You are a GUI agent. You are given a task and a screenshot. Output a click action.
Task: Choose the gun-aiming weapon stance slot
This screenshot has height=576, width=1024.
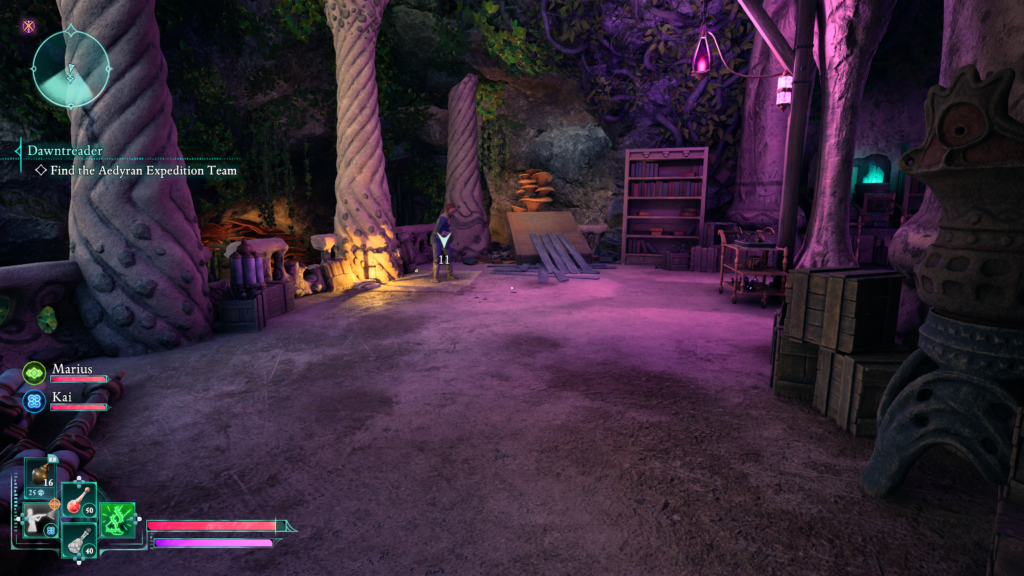pos(40,519)
